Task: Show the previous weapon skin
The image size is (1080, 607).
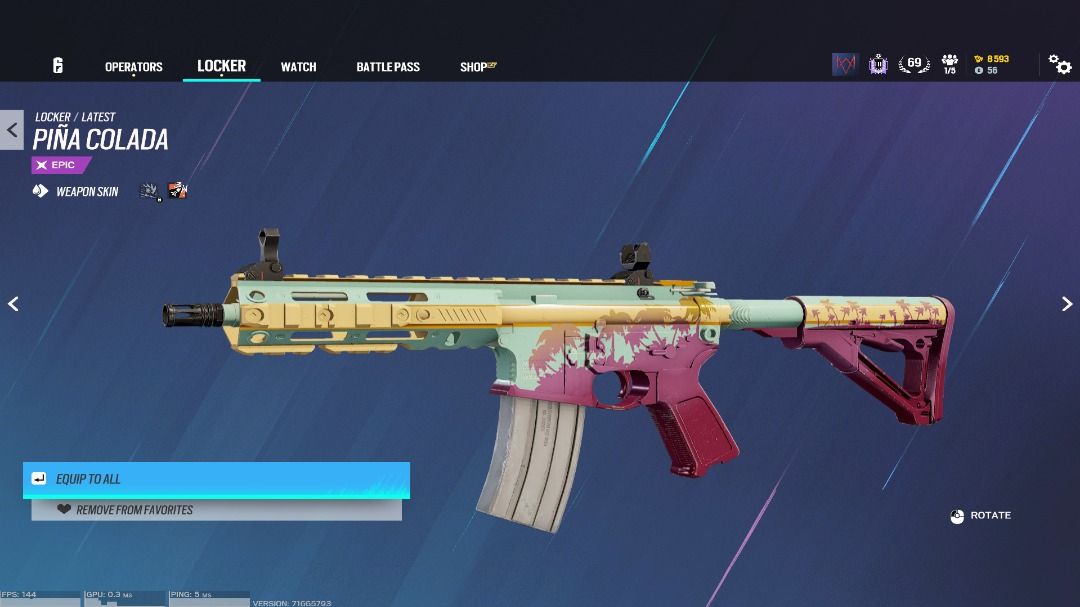Action: click(x=13, y=304)
